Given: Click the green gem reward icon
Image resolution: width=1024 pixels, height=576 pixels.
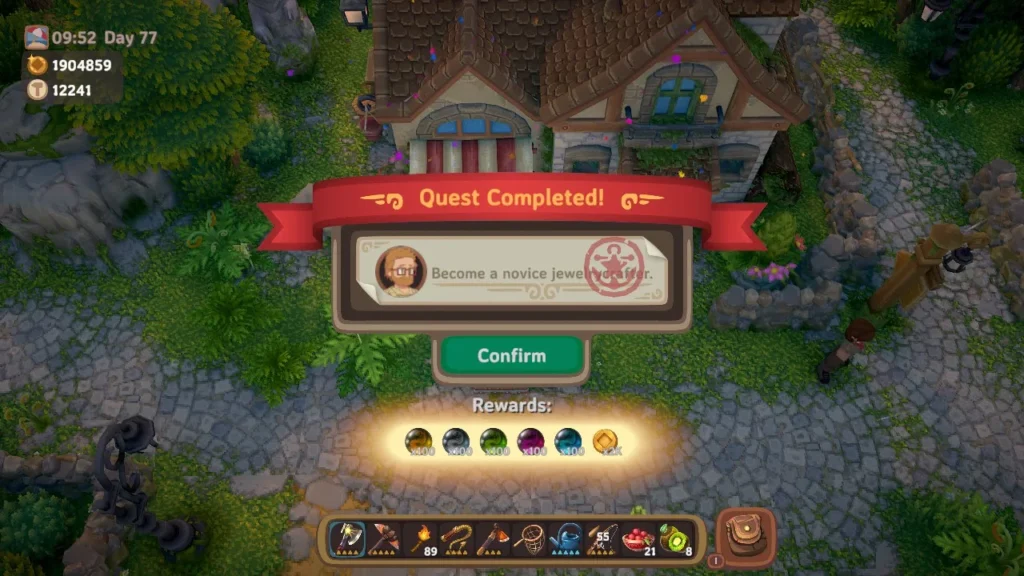Looking at the screenshot, I should coord(492,441).
